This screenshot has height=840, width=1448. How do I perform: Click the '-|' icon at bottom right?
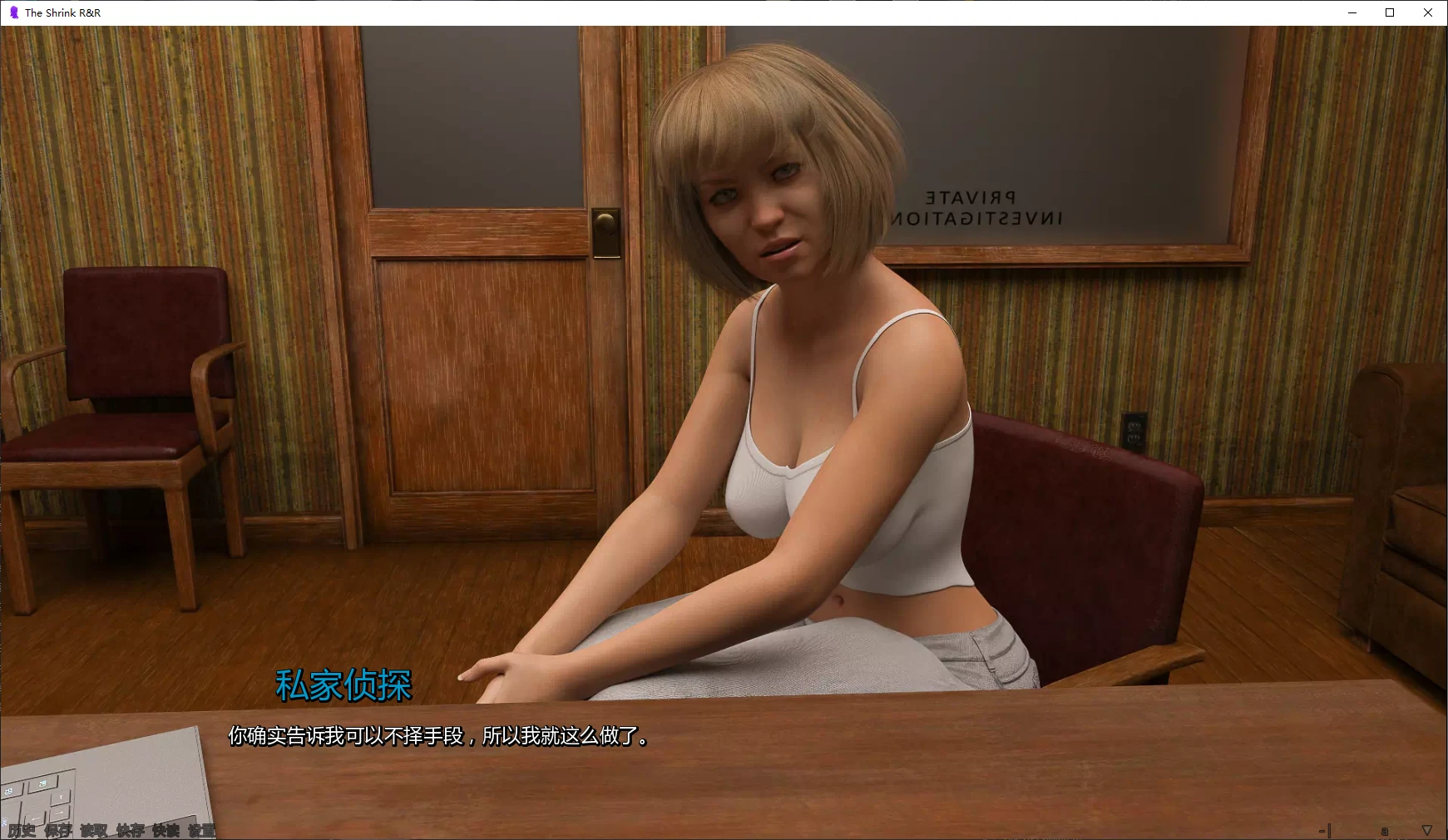[1325, 830]
